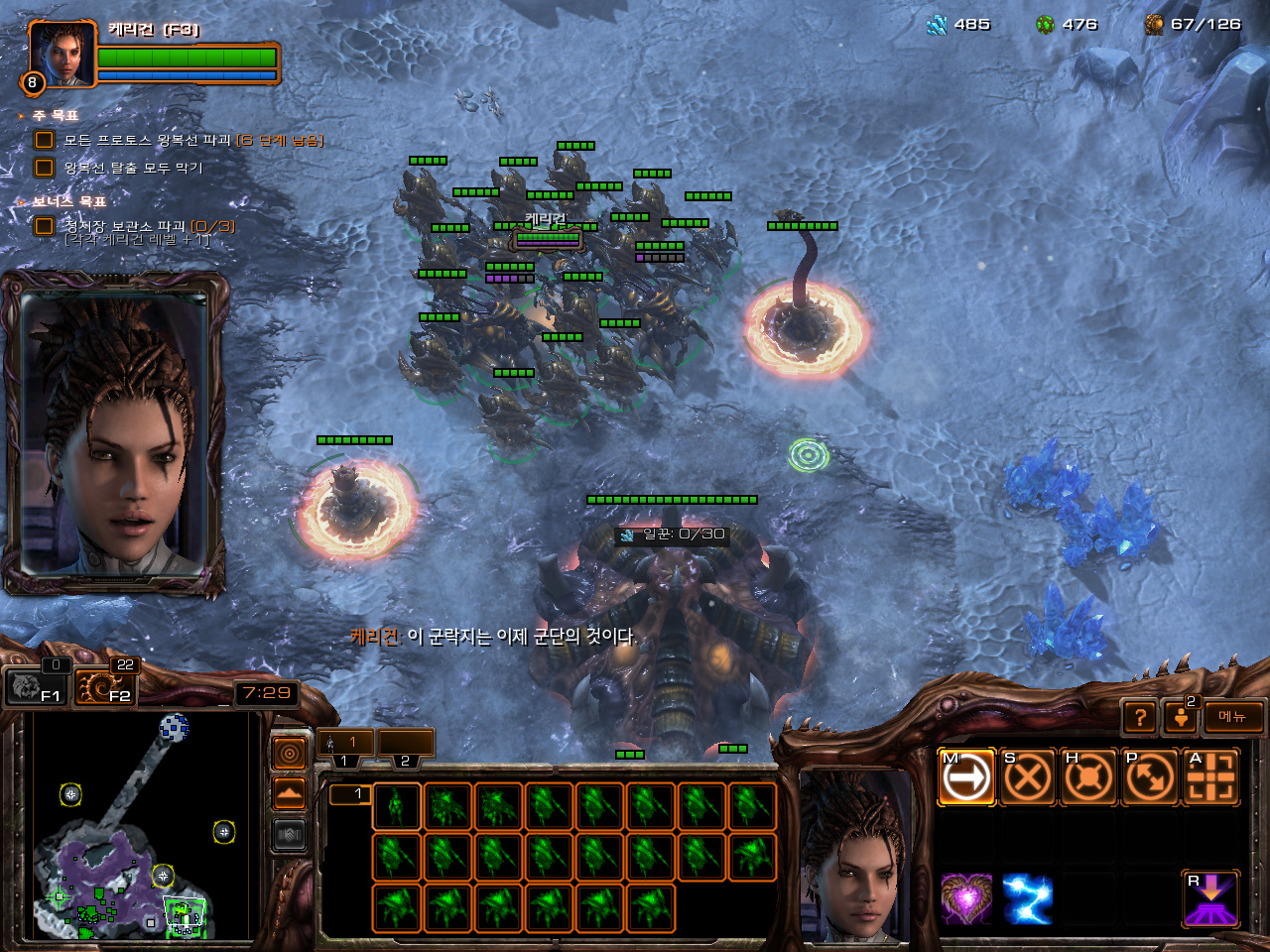Select Kerrigan's wireframe in the selection grid

pos(396,806)
